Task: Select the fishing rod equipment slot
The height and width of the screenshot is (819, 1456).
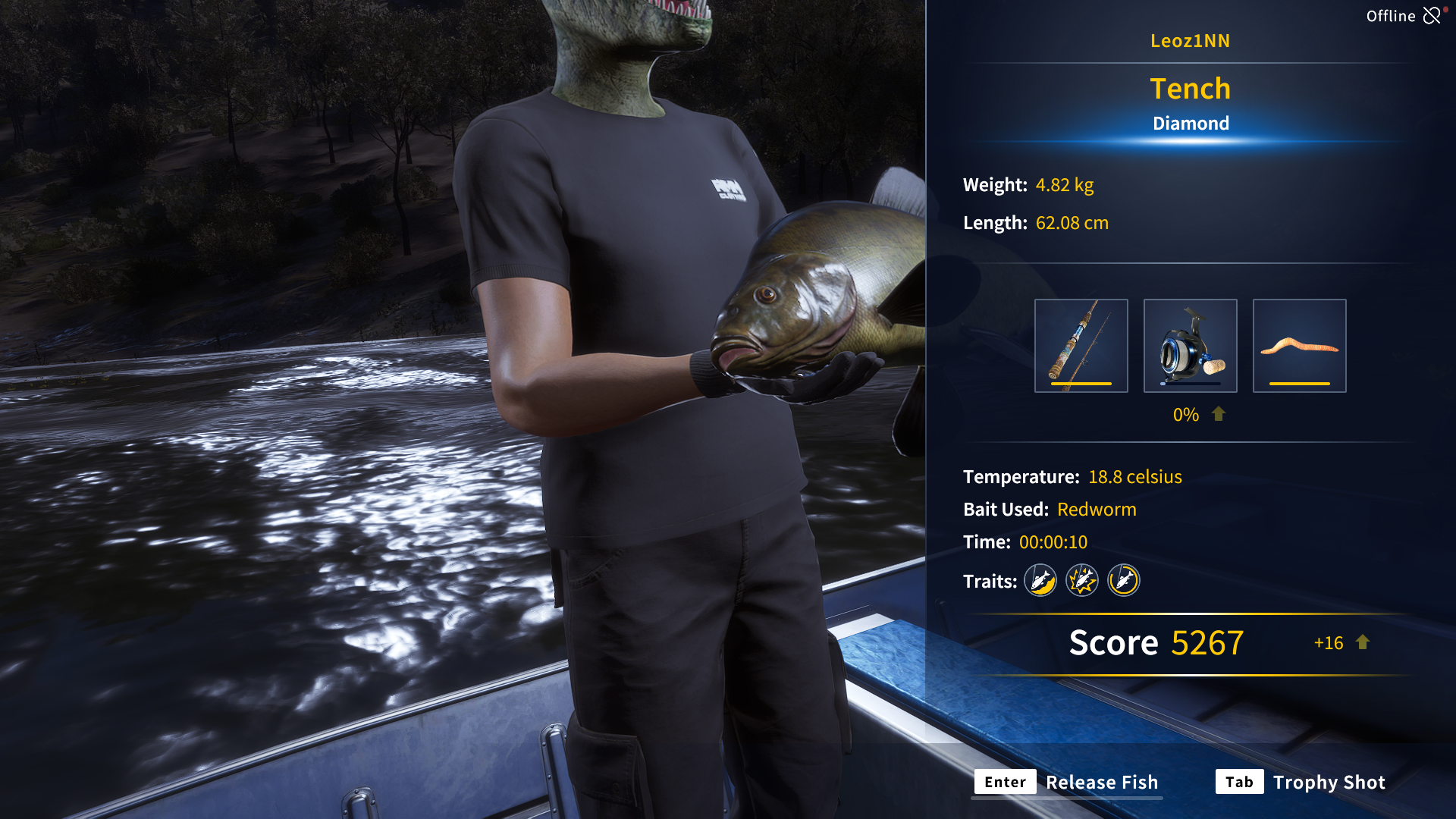Action: [x=1081, y=346]
